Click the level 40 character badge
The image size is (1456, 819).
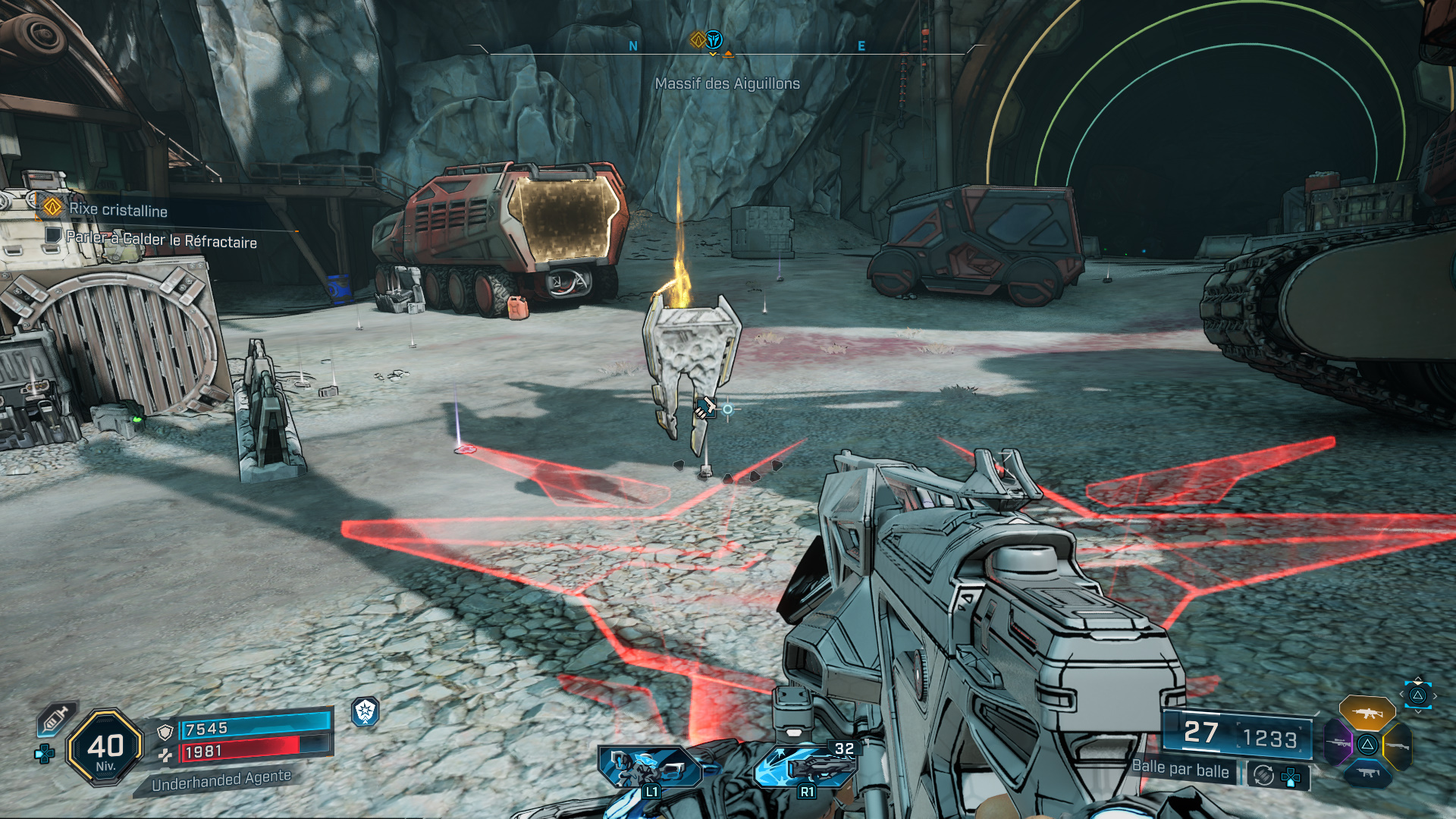(105, 748)
